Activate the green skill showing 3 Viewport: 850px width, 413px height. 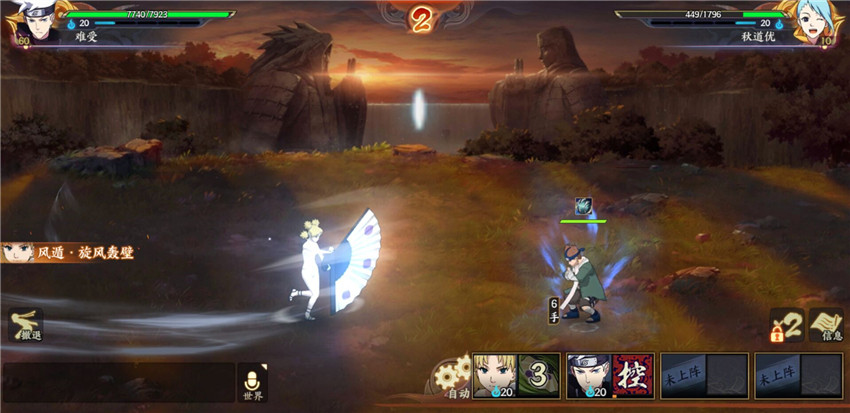coord(538,375)
